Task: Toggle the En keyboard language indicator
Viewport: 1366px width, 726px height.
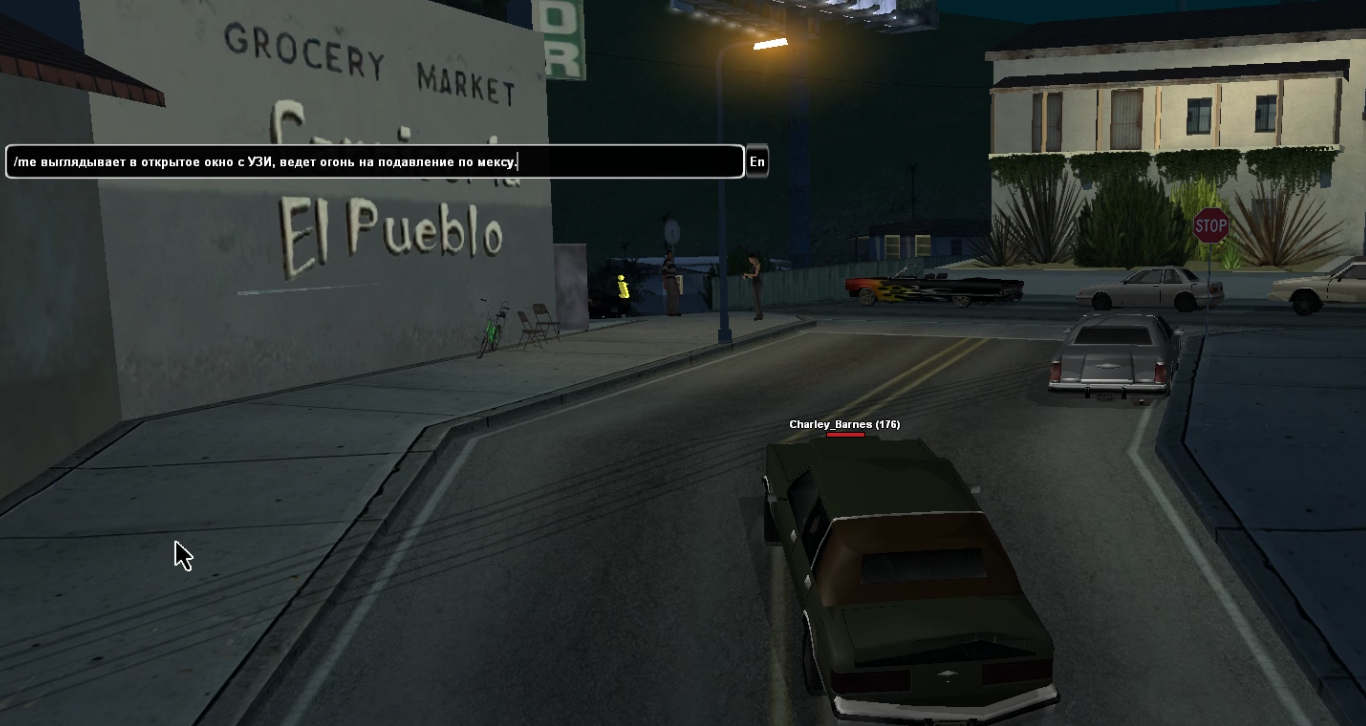Action: click(757, 162)
